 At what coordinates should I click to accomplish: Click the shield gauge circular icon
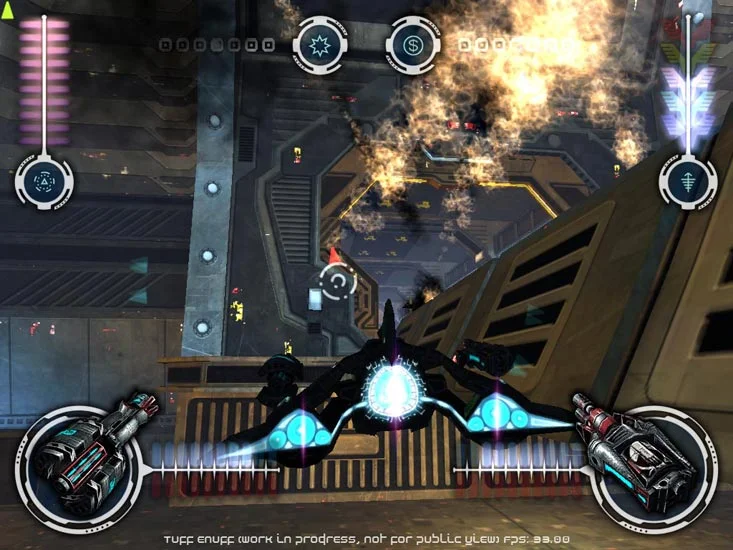tap(44, 180)
